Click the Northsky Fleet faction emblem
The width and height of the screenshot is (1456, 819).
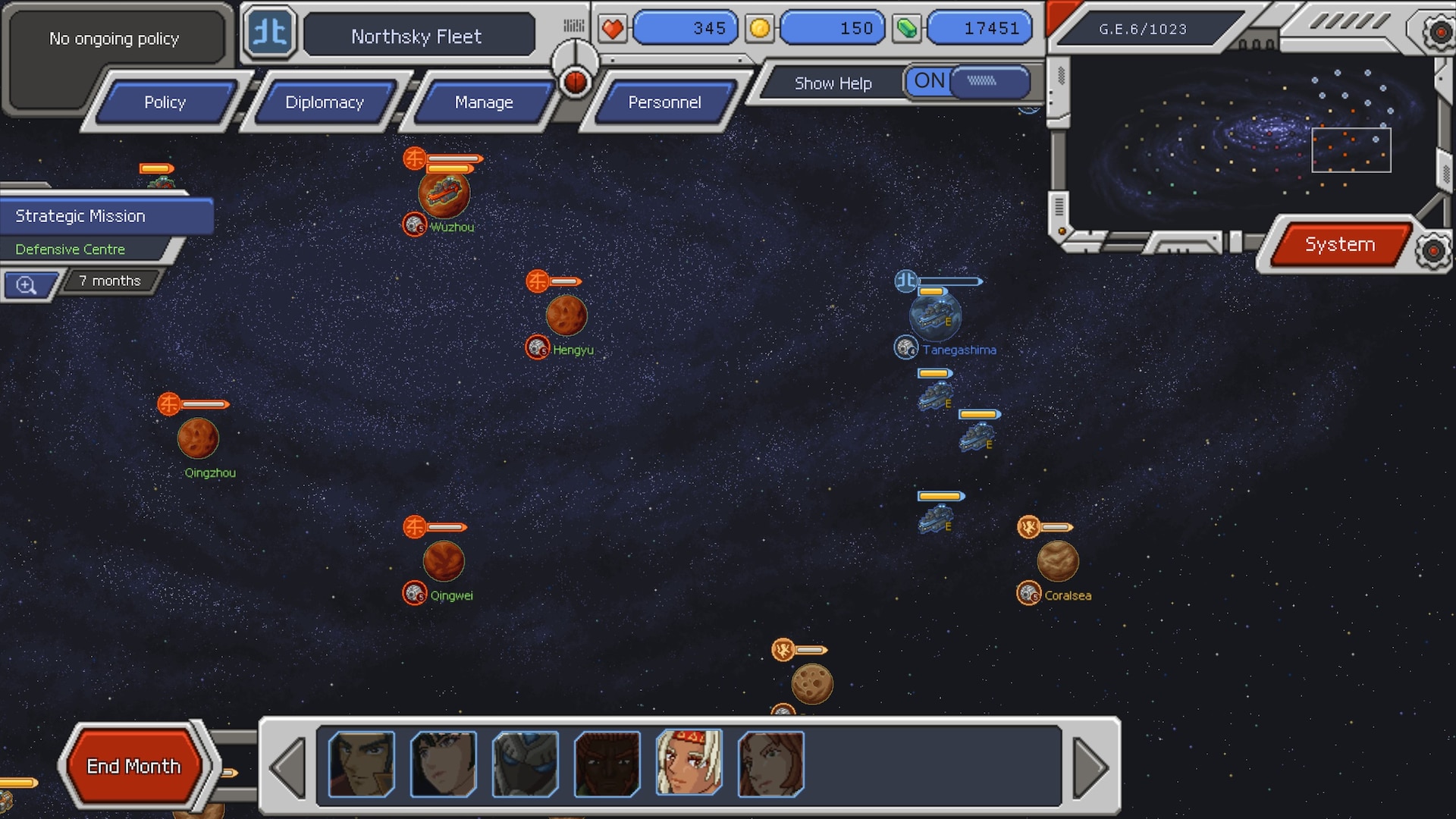tap(270, 33)
